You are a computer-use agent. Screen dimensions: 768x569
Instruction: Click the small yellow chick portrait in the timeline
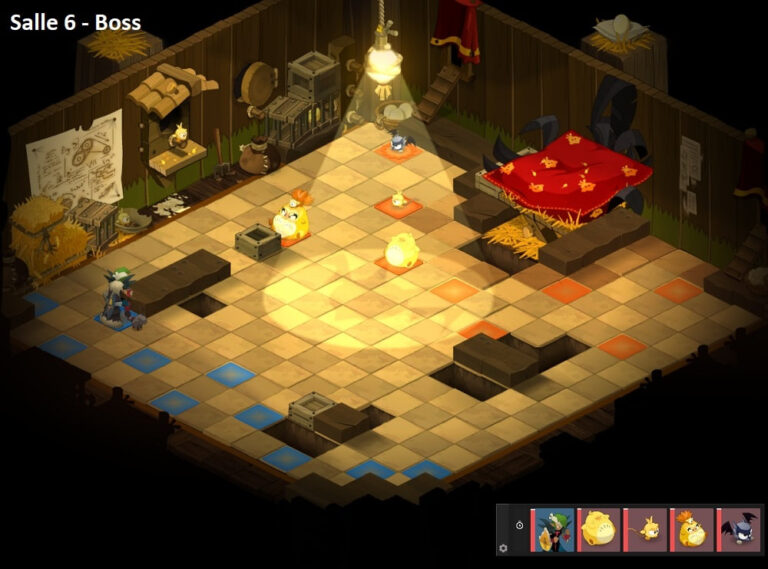pos(647,529)
